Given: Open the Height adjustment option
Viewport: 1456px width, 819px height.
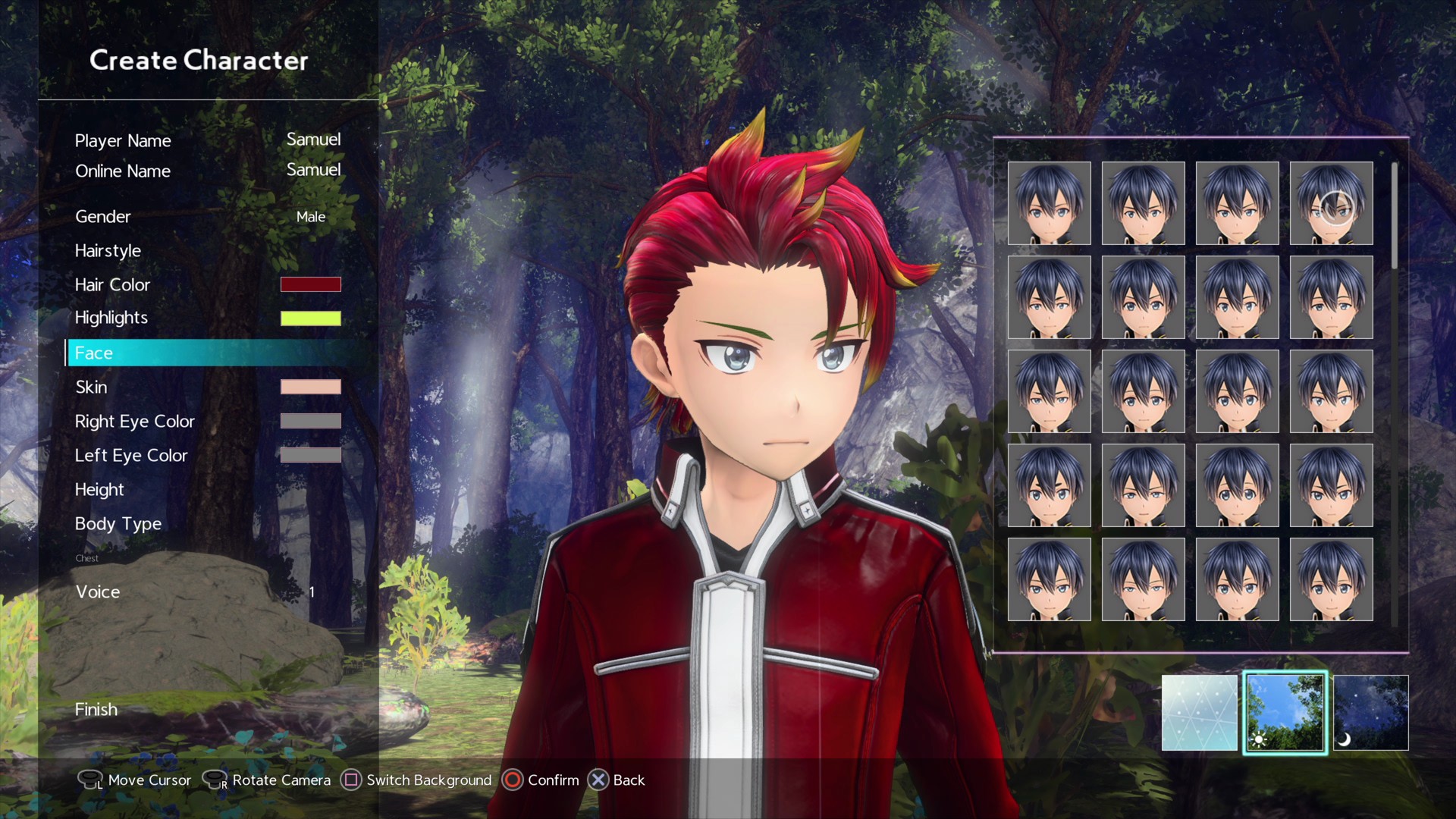Looking at the screenshot, I should coord(99,489).
